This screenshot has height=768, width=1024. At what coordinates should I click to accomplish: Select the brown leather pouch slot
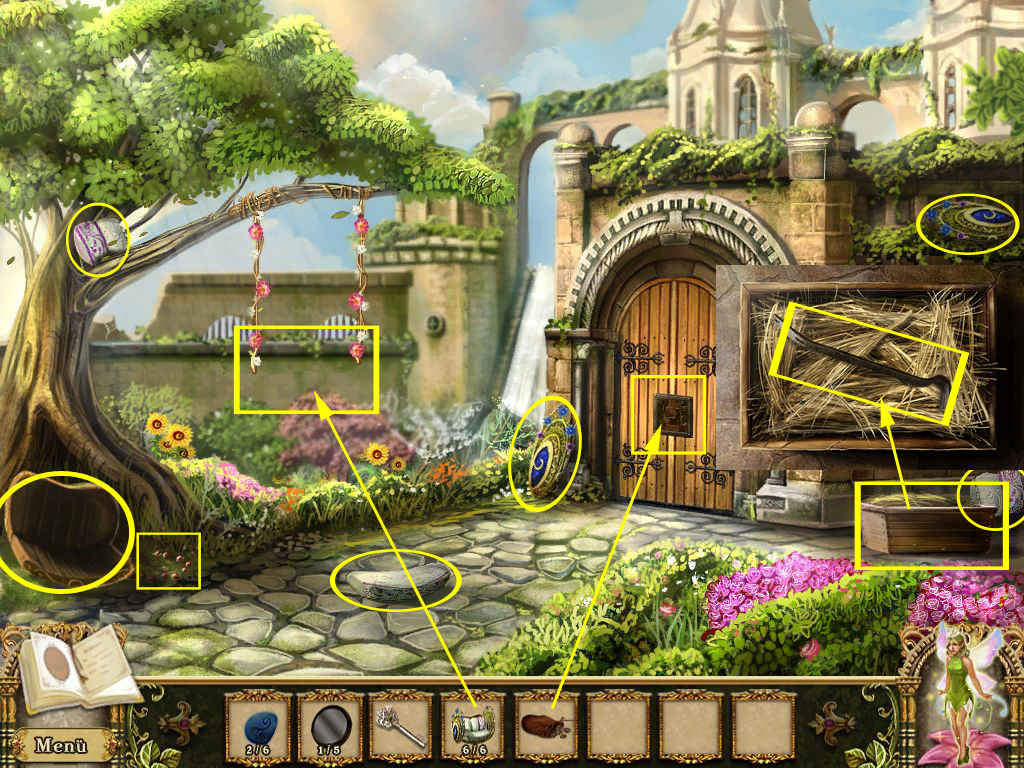coord(546,726)
